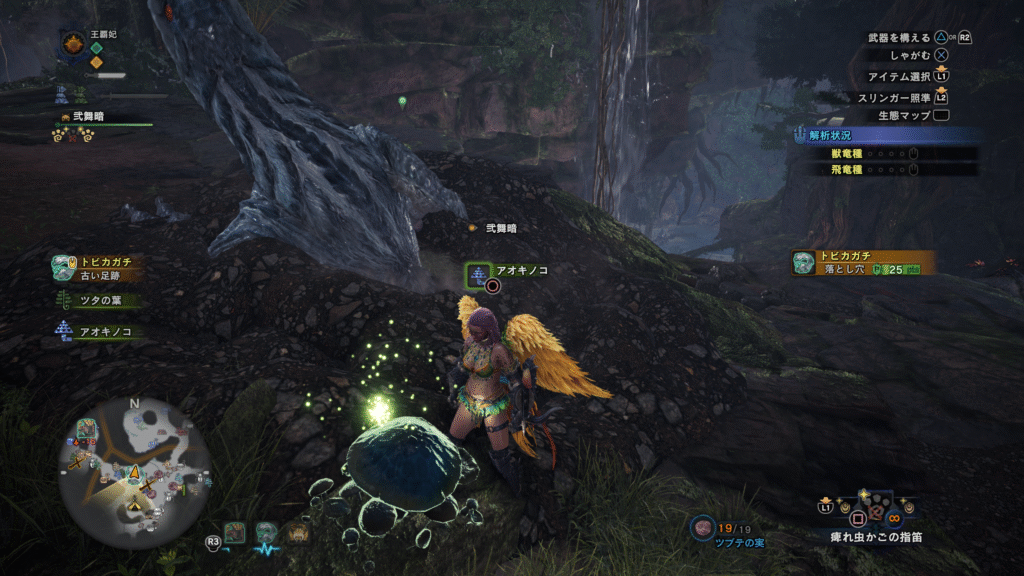Image resolution: width=1024 pixels, height=576 pixels.
Task: Click the トビカガチ 落とし穴 notice banner
Action: pos(864,263)
